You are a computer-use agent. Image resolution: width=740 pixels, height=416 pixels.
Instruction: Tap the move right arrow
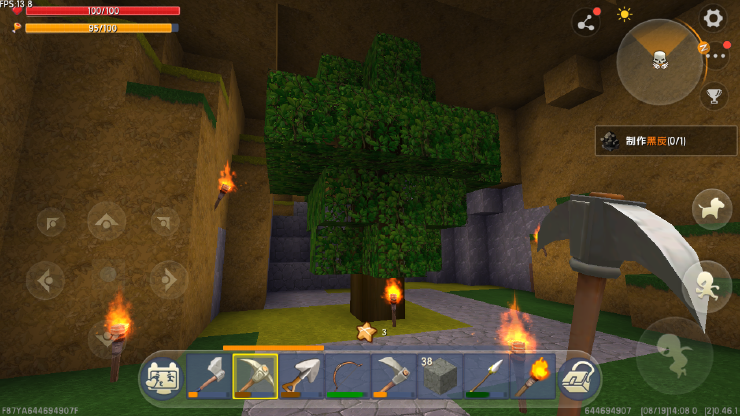pyautogui.click(x=168, y=279)
